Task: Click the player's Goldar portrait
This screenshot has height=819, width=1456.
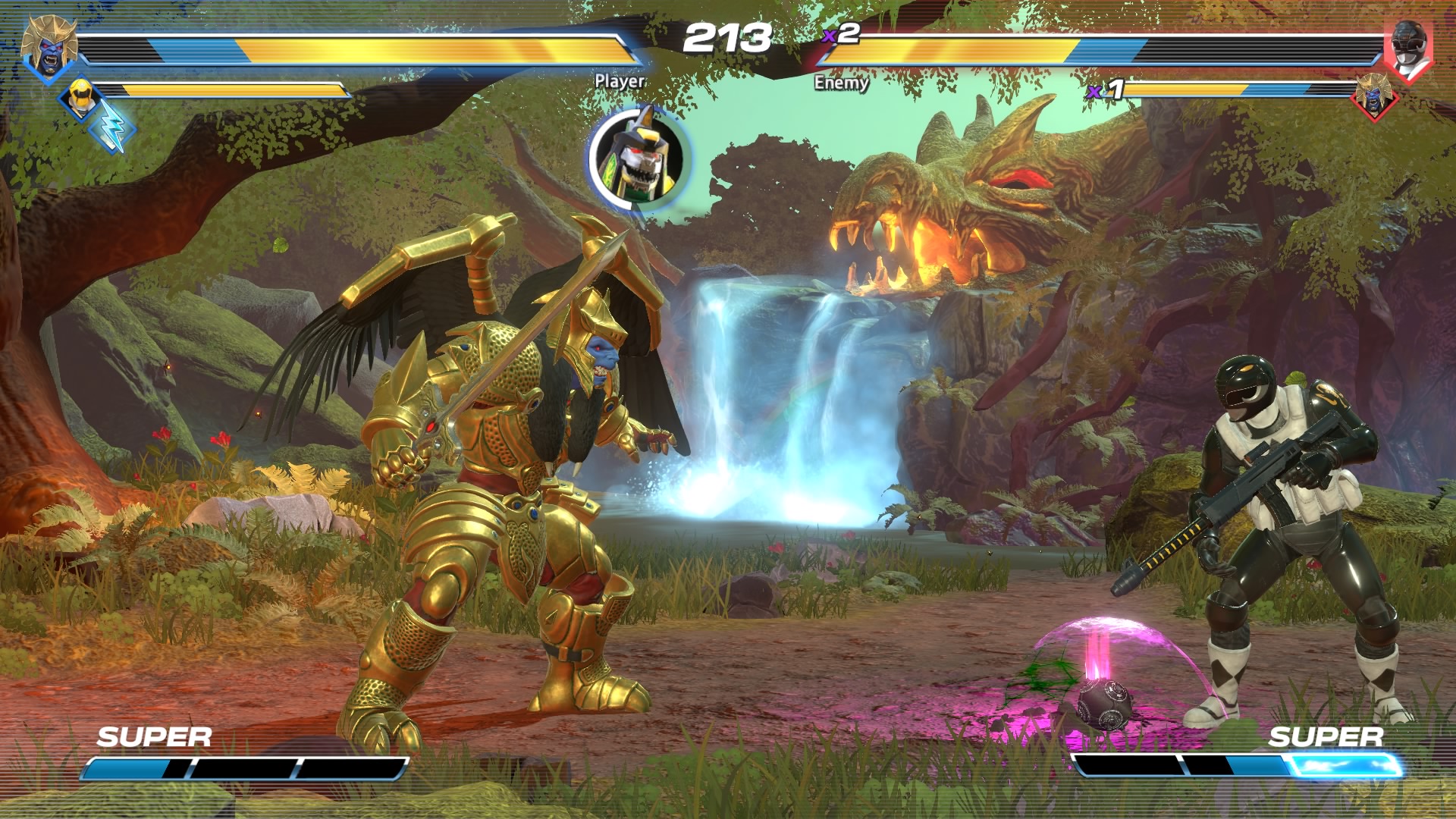Action: [x=49, y=47]
